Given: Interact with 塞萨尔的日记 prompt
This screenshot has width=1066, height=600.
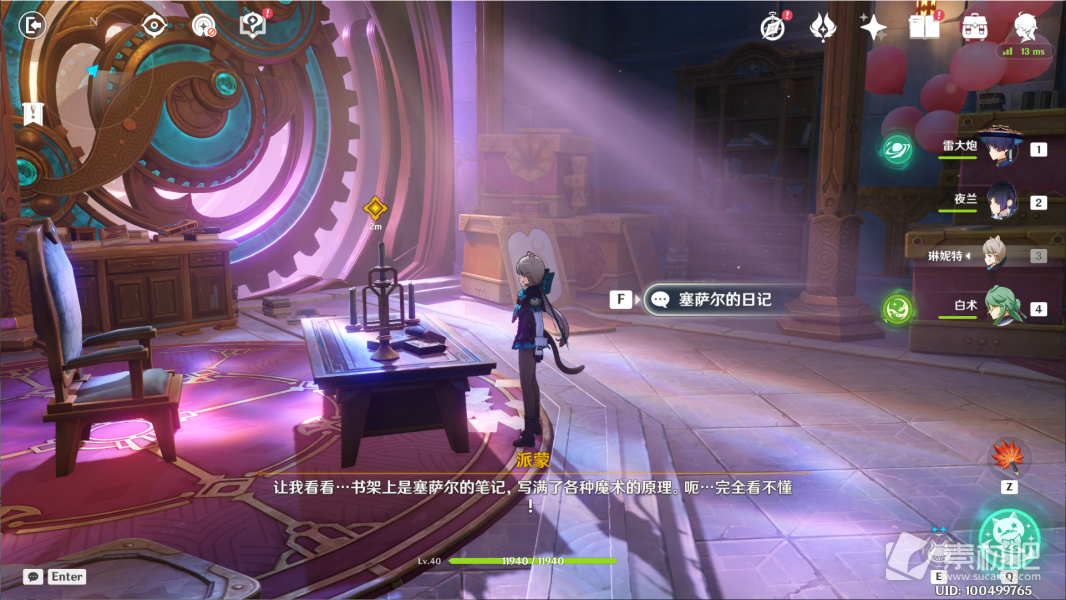Looking at the screenshot, I should (x=710, y=299).
